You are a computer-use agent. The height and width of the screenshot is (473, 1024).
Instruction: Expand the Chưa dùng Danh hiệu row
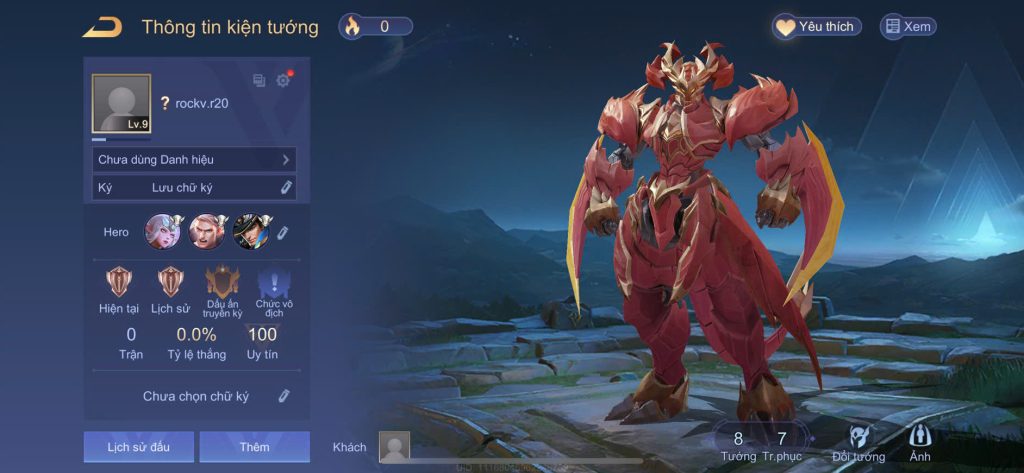click(194, 160)
